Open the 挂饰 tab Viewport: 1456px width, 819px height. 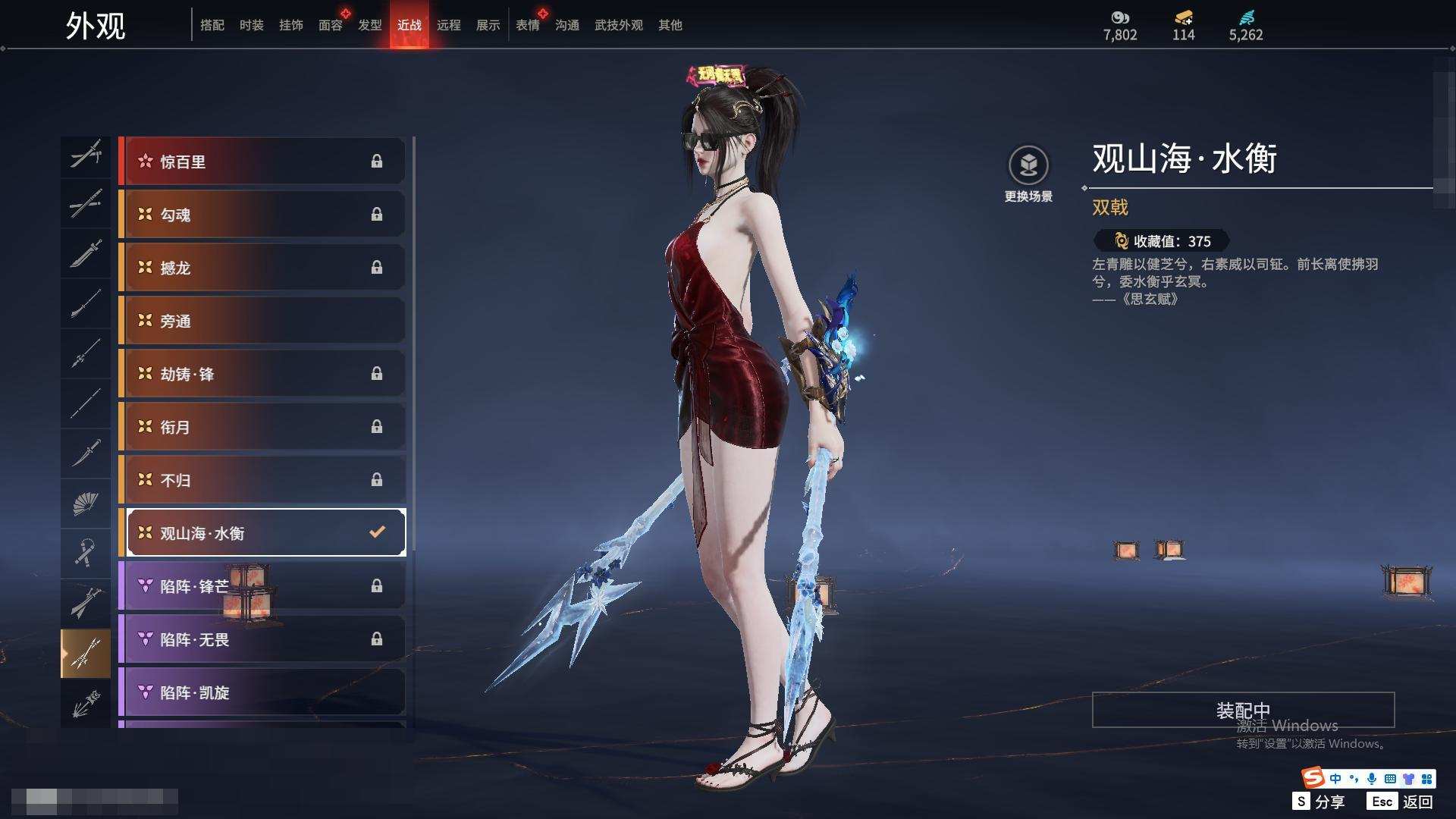pos(290,25)
